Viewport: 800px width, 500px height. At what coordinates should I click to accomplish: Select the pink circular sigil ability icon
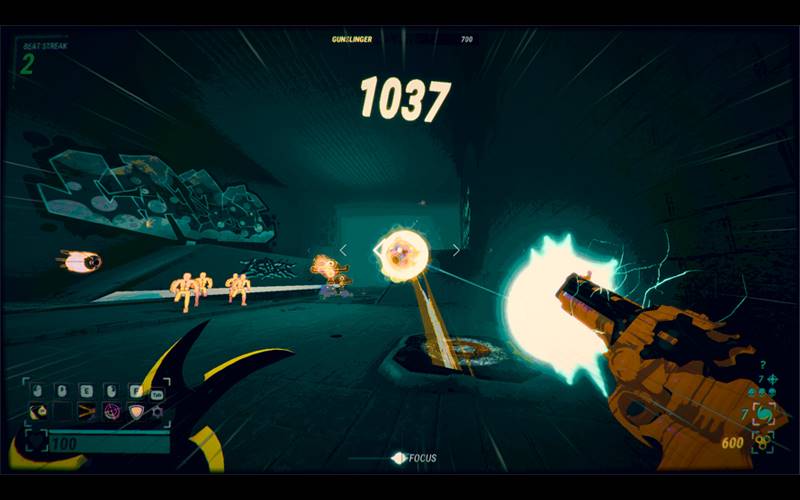click(x=111, y=411)
